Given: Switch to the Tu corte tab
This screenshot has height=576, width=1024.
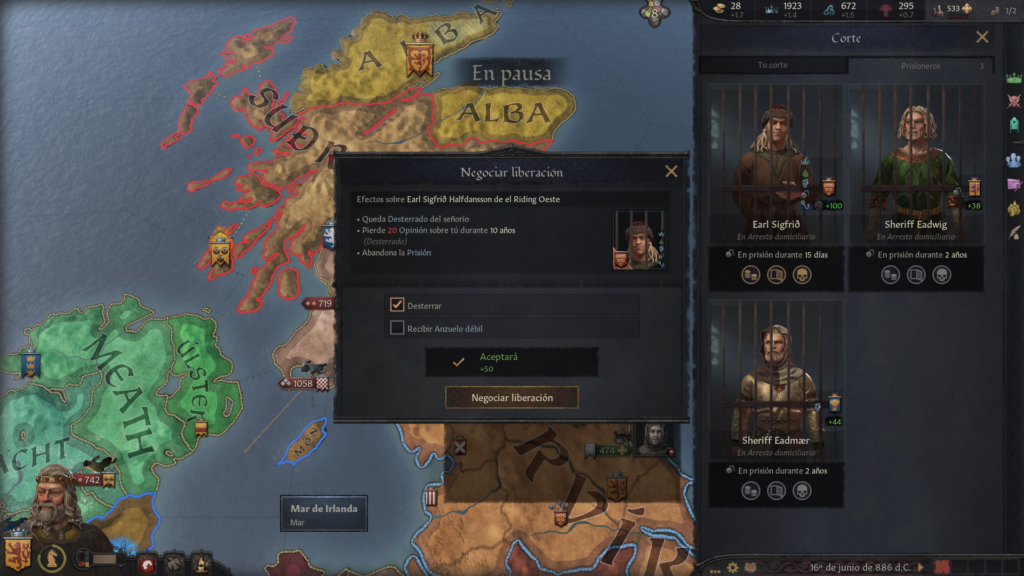Looking at the screenshot, I should 772,66.
